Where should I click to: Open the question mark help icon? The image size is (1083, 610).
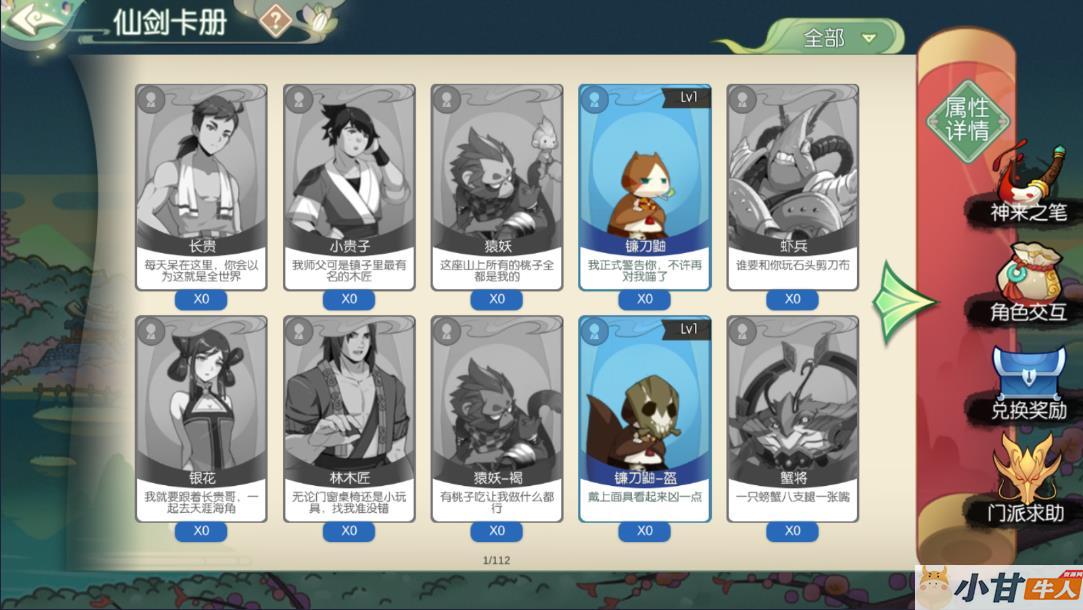coord(275,21)
